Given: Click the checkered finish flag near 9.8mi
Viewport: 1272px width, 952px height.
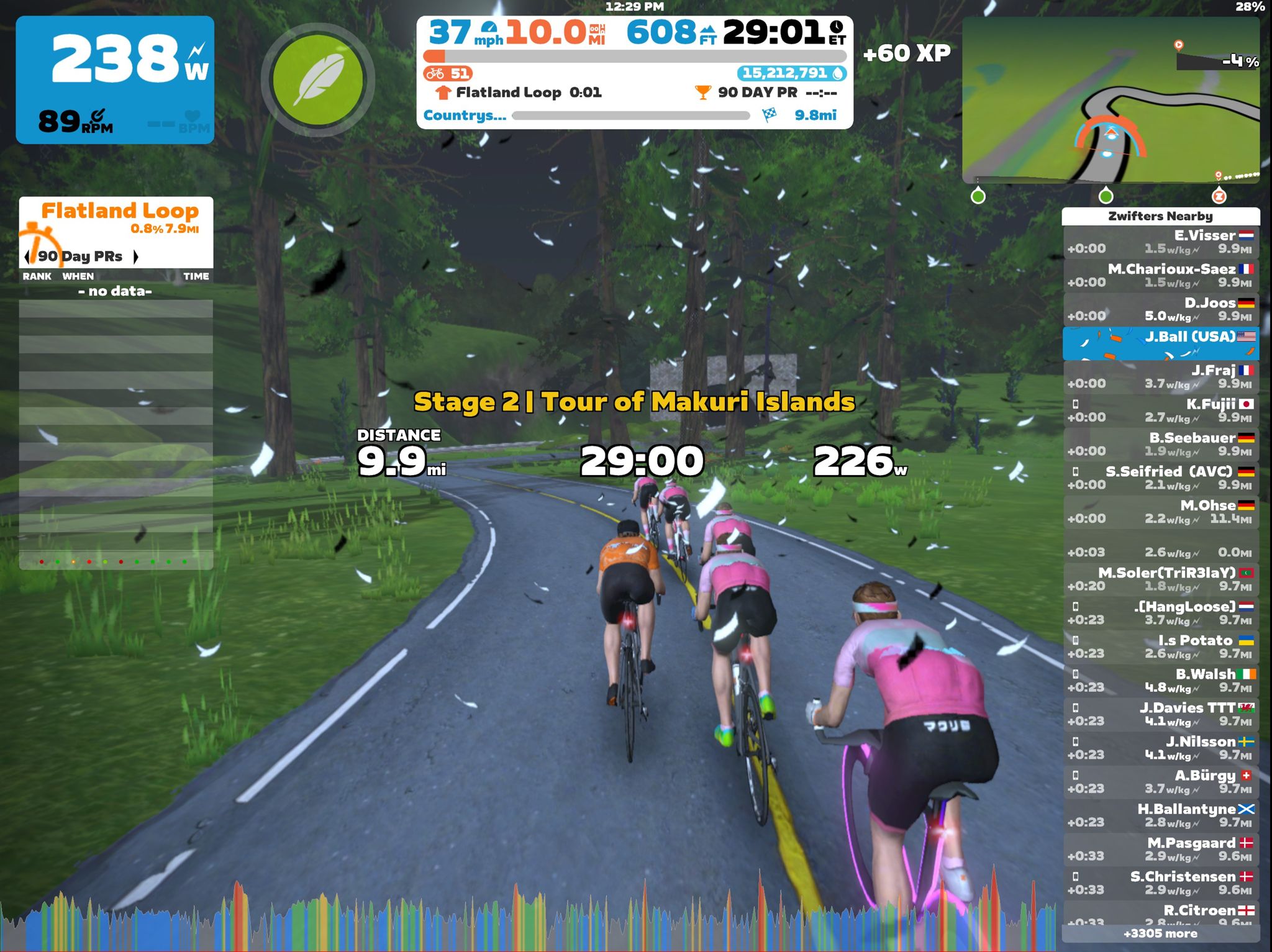Looking at the screenshot, I should 768,116.
